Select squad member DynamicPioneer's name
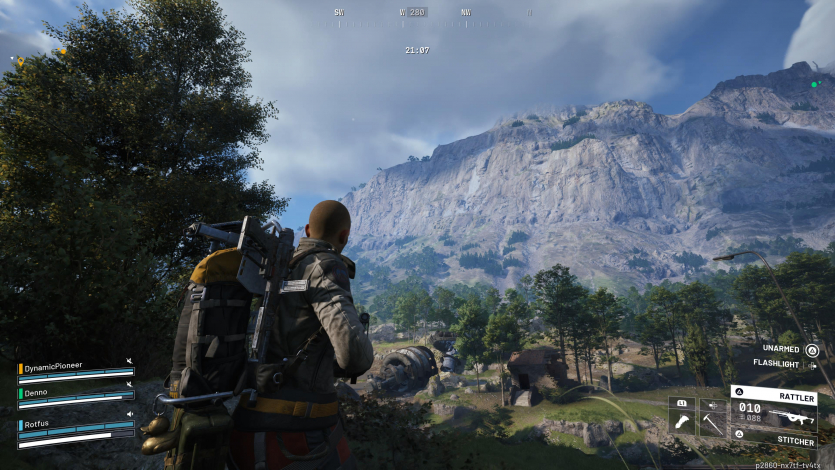 pyautogui.click(x=53, y=366)
